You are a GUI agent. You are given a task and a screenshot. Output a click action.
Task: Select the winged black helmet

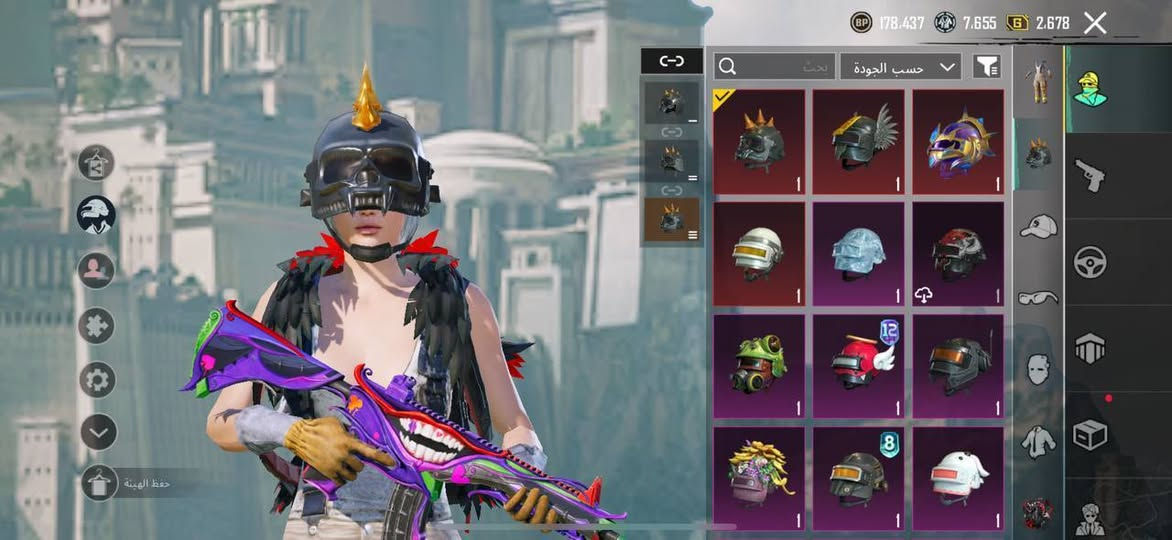point(858,141)
